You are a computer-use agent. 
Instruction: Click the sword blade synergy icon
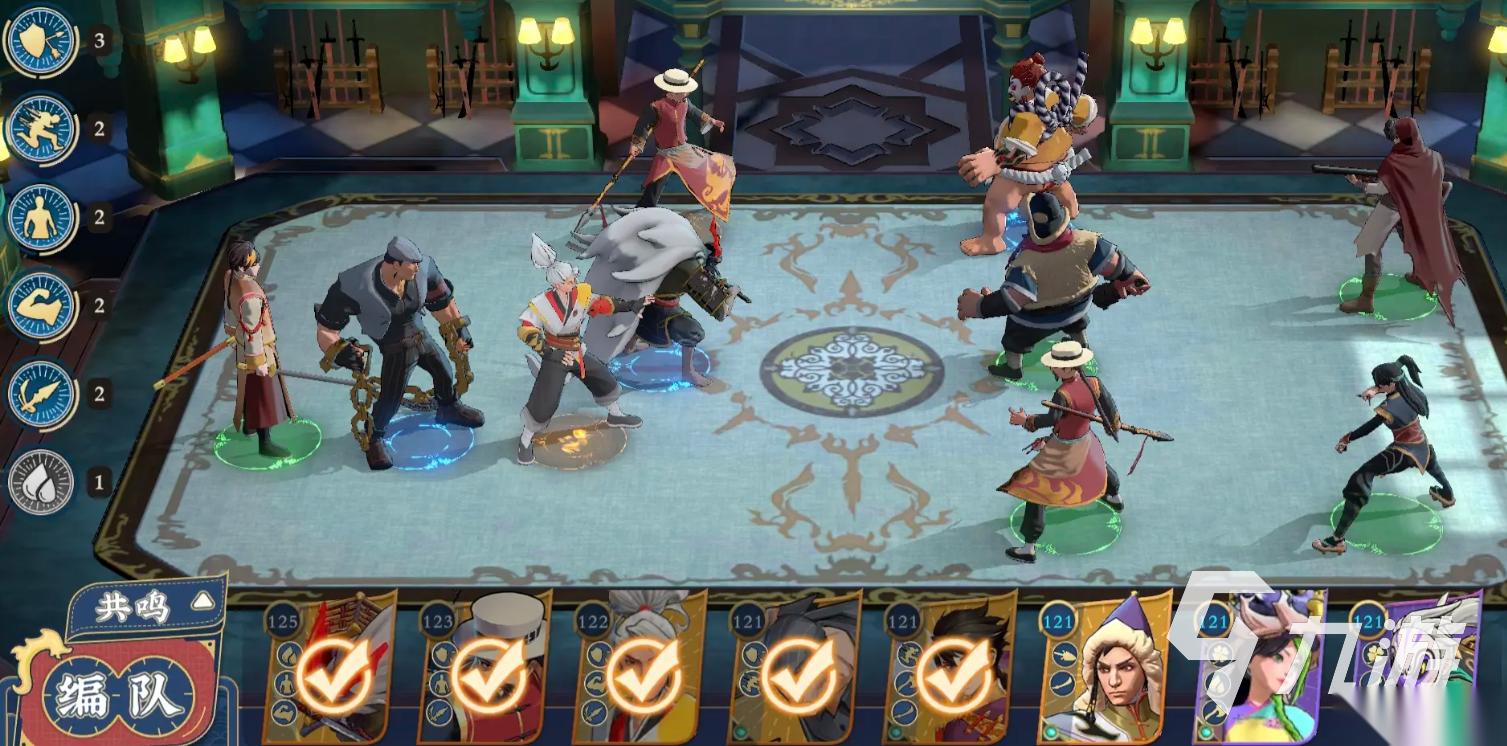point(41,393)
